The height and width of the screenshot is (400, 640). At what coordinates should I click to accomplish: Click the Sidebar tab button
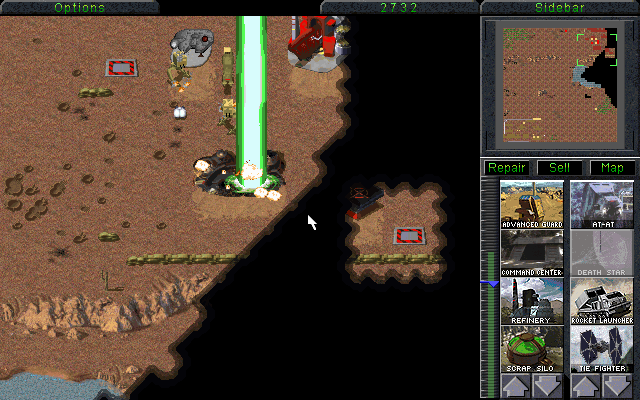coord(559,7)
